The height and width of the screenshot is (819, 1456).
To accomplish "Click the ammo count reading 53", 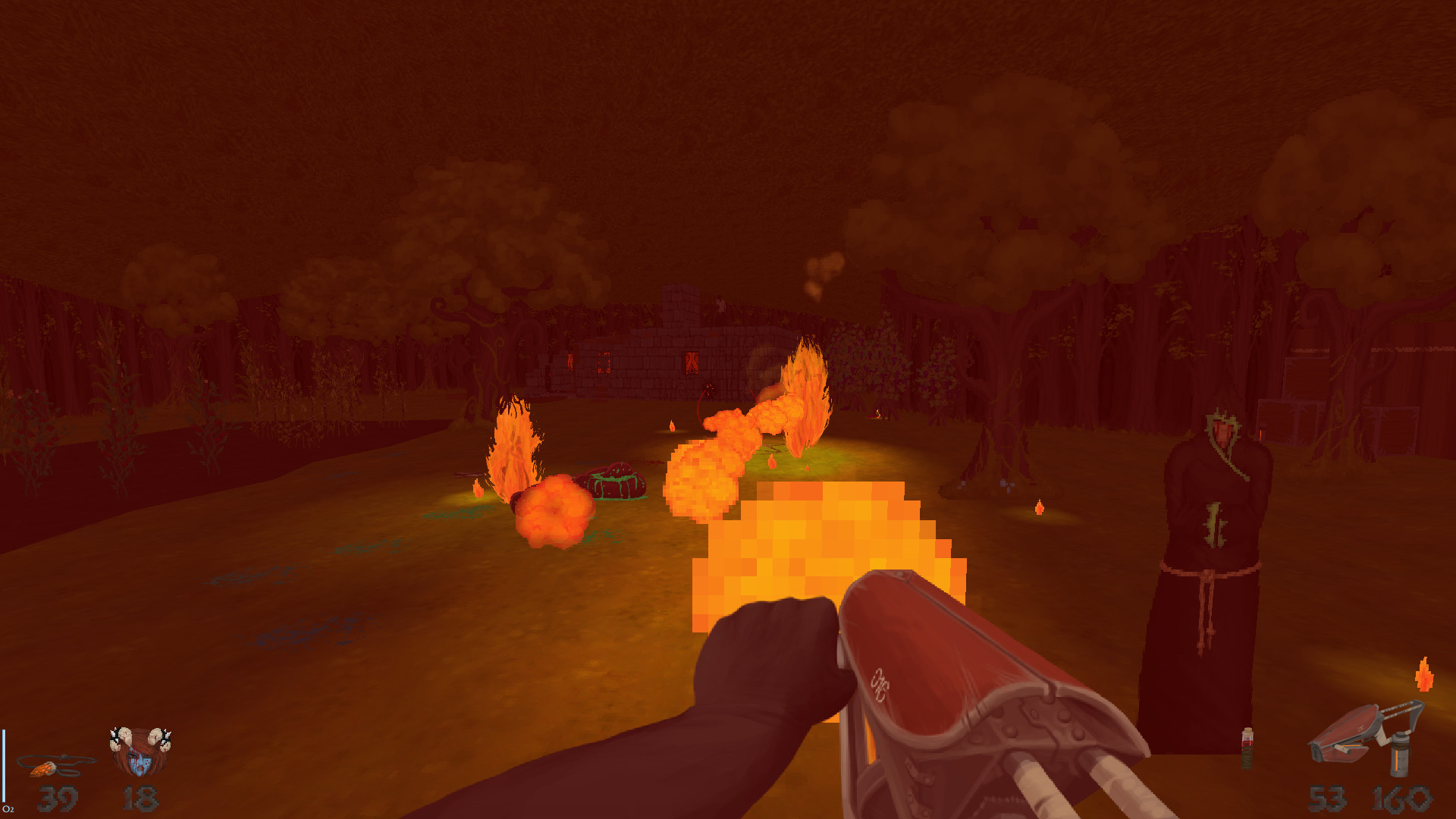I will coord(1327,798).
